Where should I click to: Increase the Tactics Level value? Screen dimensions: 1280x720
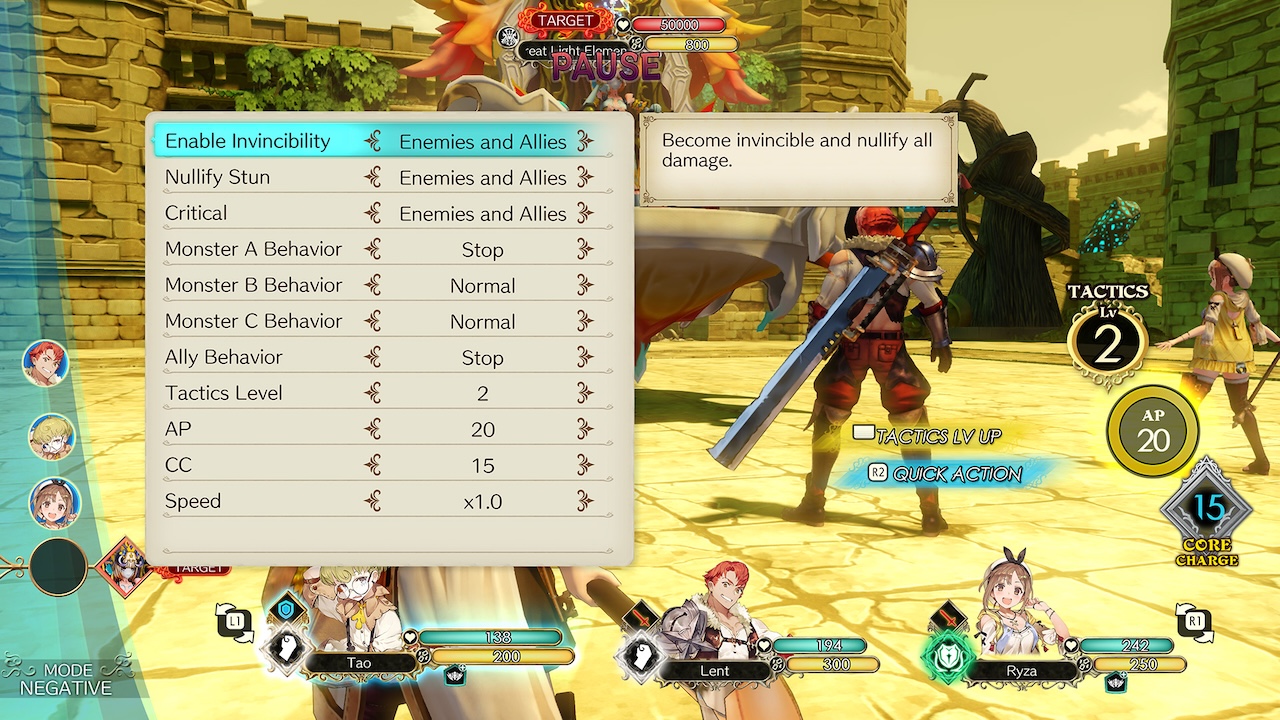tap(586, 393)
